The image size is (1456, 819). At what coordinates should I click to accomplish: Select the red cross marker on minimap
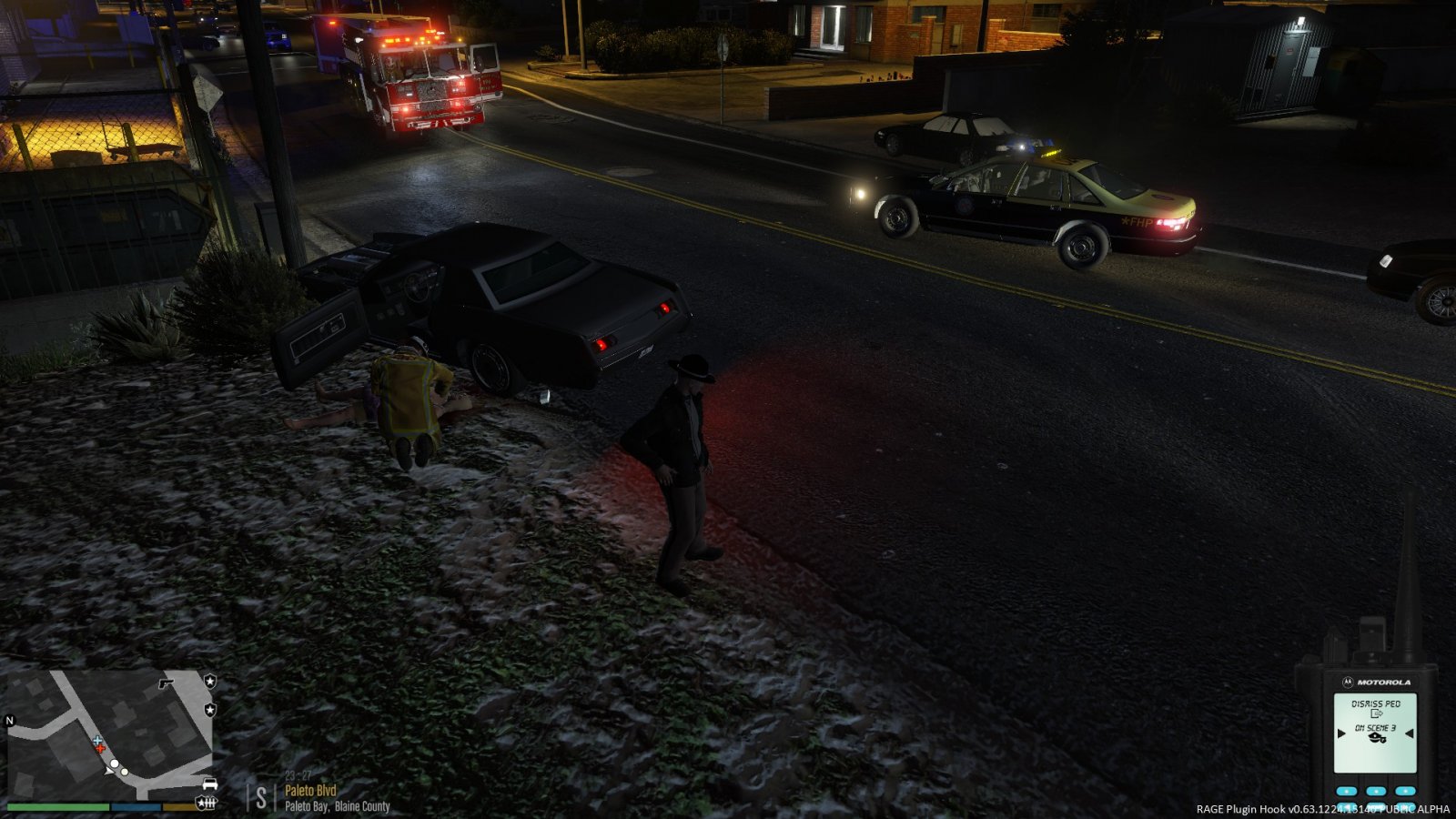101,750
